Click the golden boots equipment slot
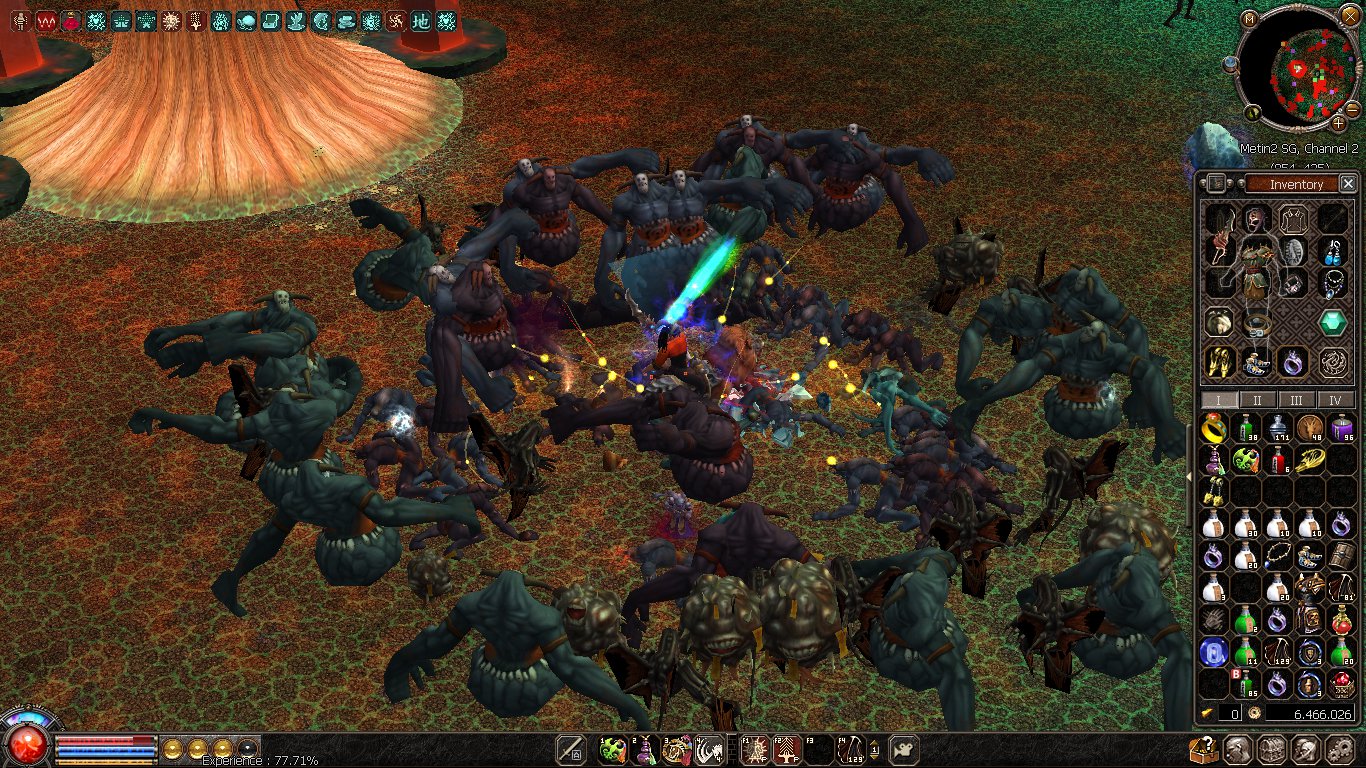 pyautogui.click(x=1217, y=361)
